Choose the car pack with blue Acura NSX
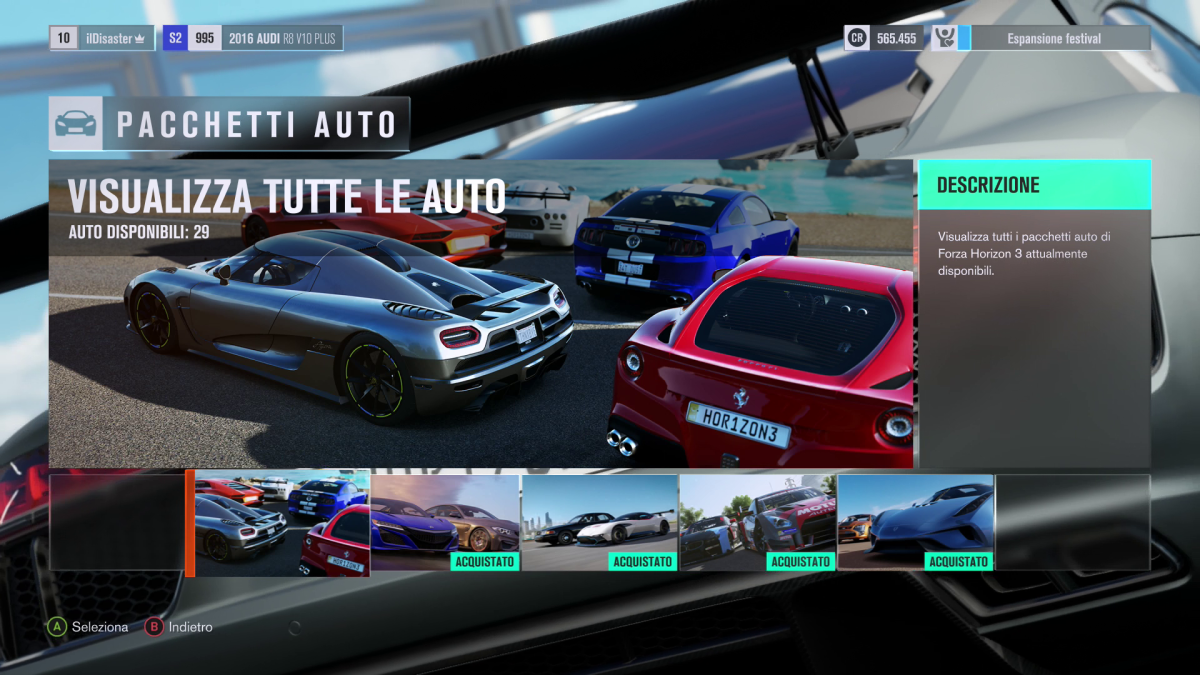Viewport: 1200px width, 675px height. (x=445, y=522)
